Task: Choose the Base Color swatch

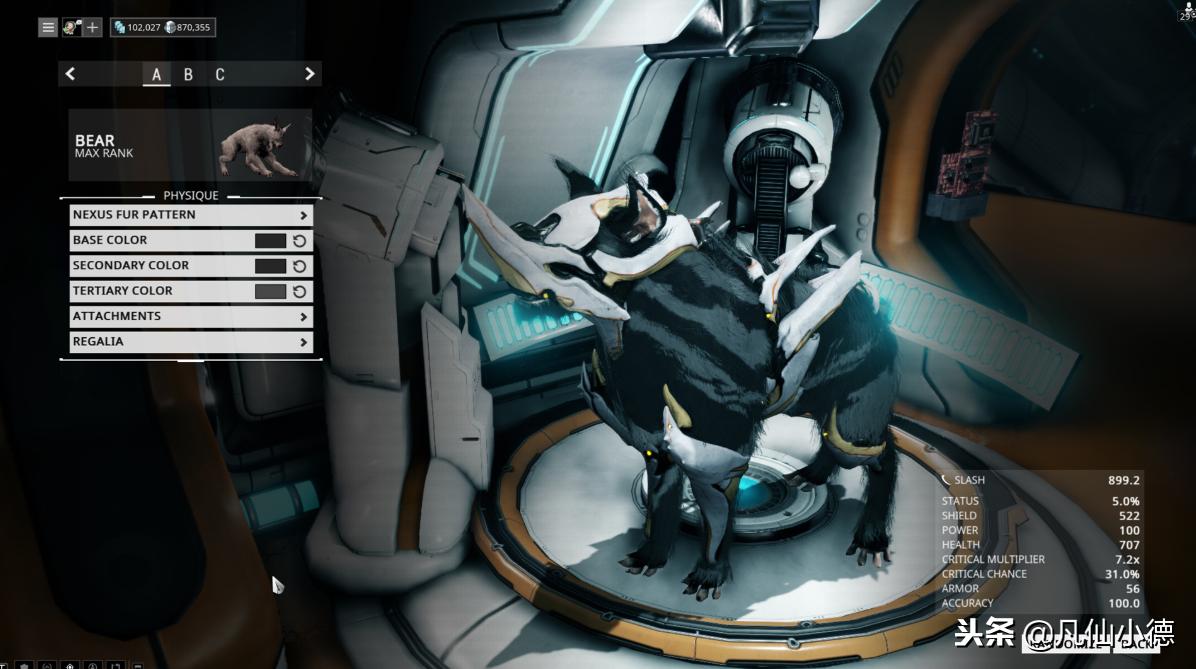Action: pos(270,241)
